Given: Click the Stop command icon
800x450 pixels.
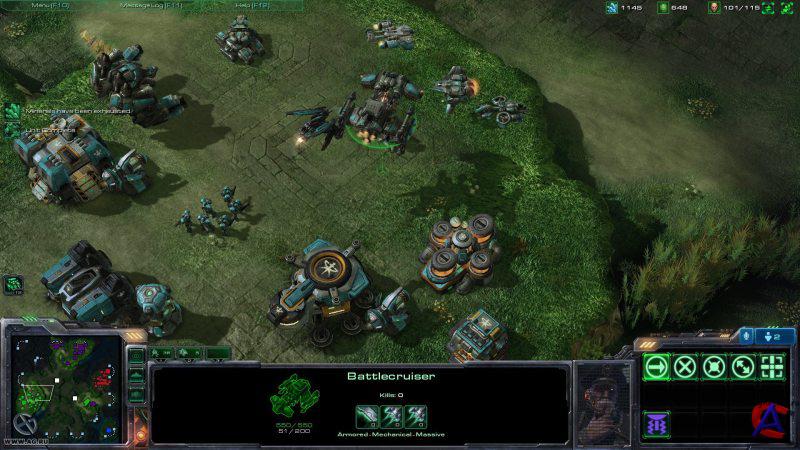Looking at the screenshot, I should (685, 366).
